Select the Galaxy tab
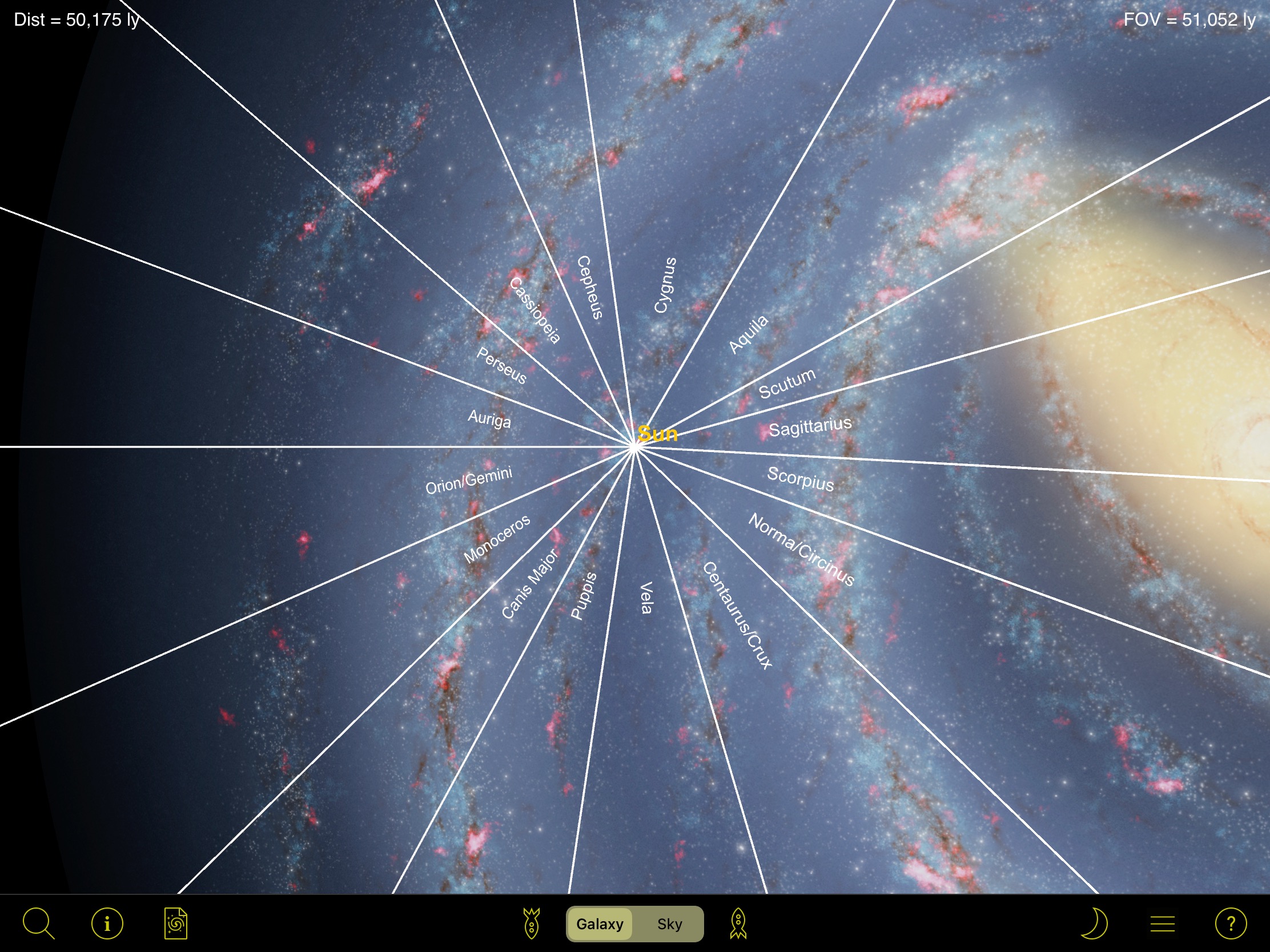 pyautogui.click(x=600, y=924)
